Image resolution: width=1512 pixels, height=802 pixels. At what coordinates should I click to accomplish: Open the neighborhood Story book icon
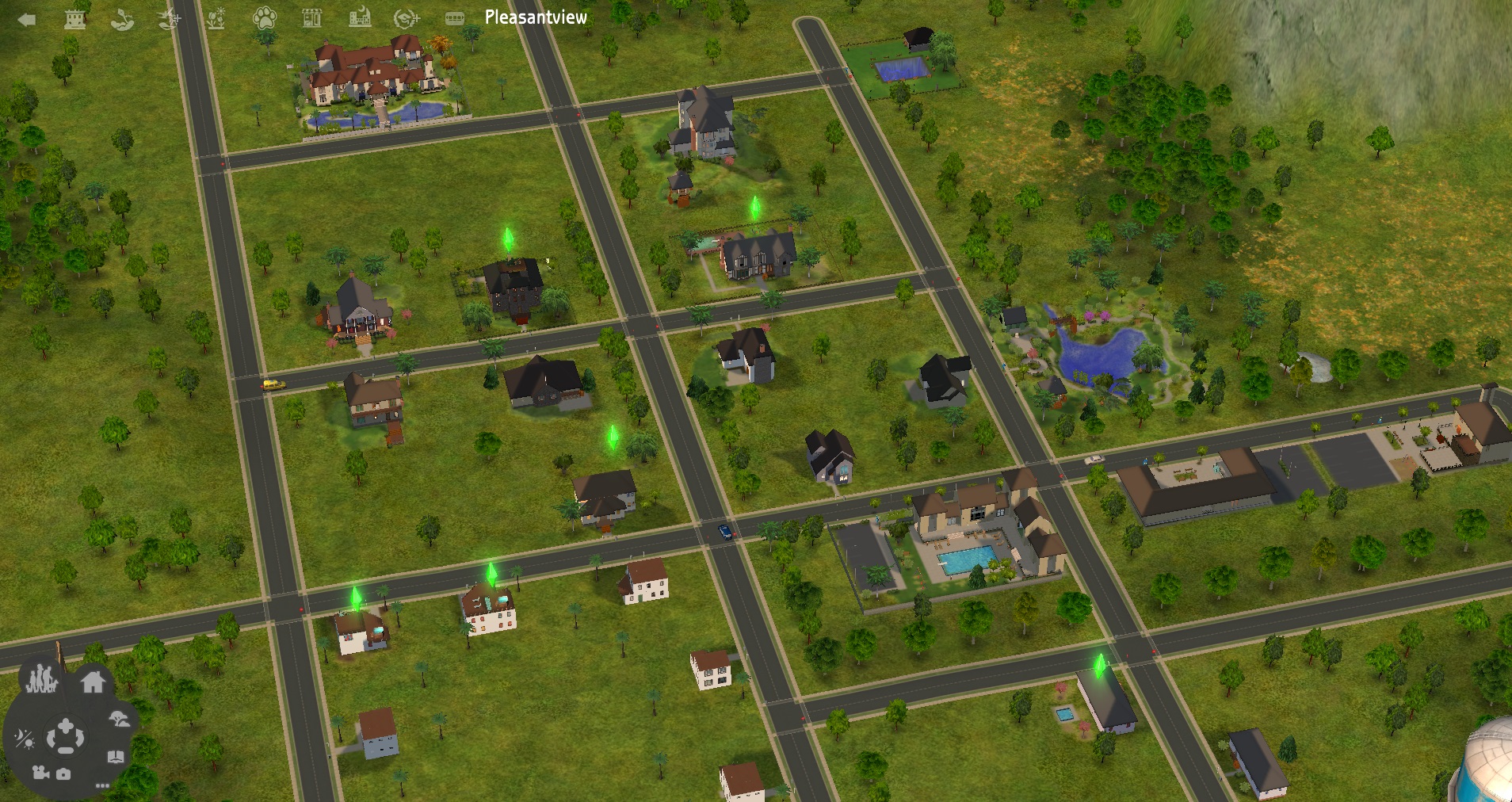click(116, 755)
